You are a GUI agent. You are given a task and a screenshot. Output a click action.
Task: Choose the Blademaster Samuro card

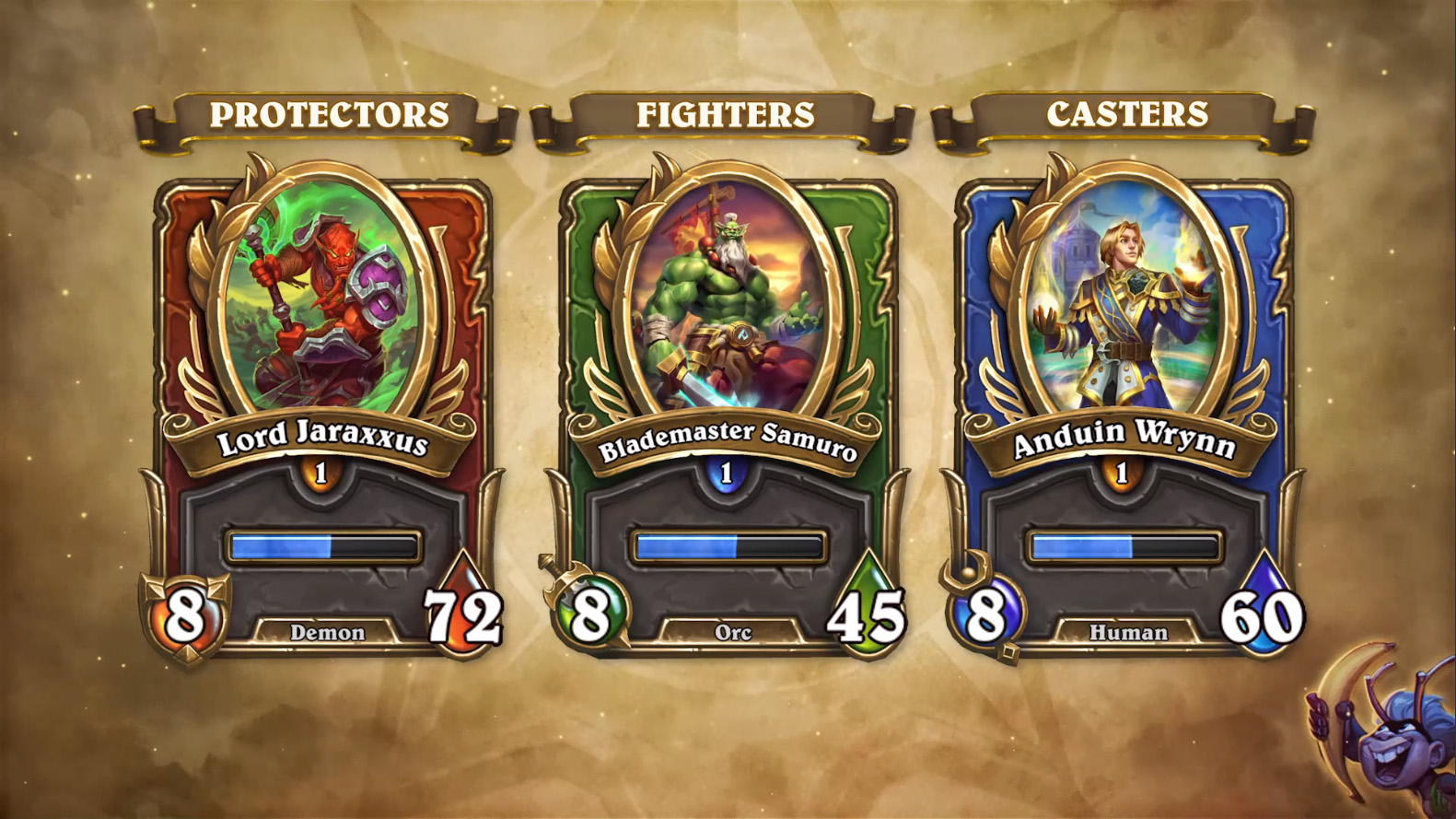728,405
